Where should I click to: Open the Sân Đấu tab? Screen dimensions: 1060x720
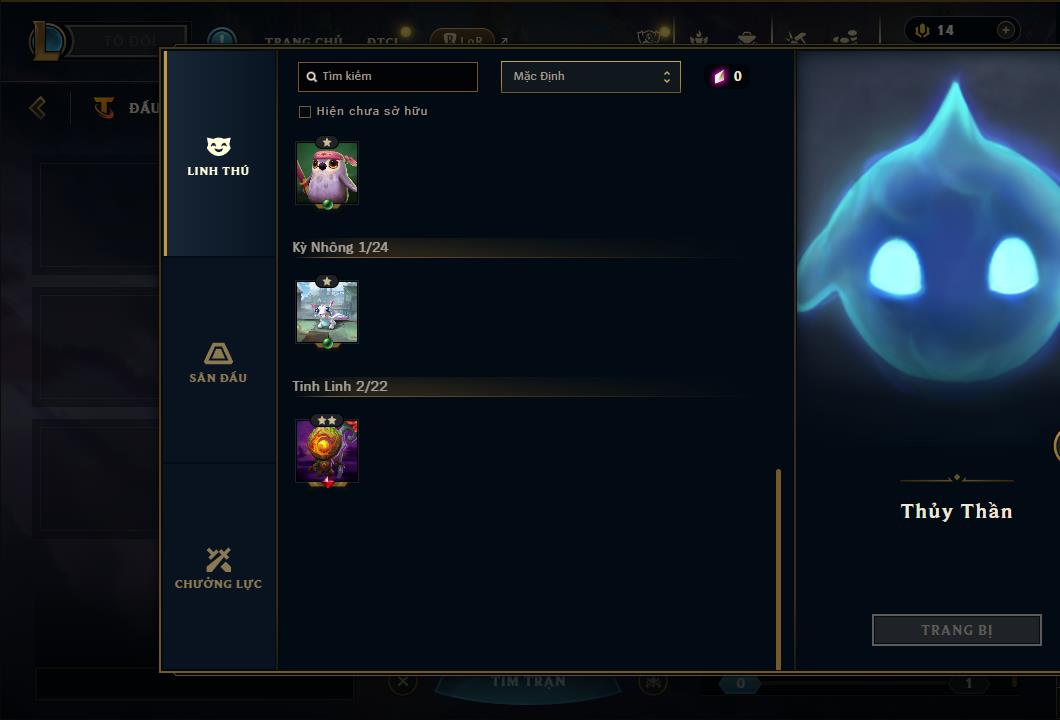[x=218, y=362]
